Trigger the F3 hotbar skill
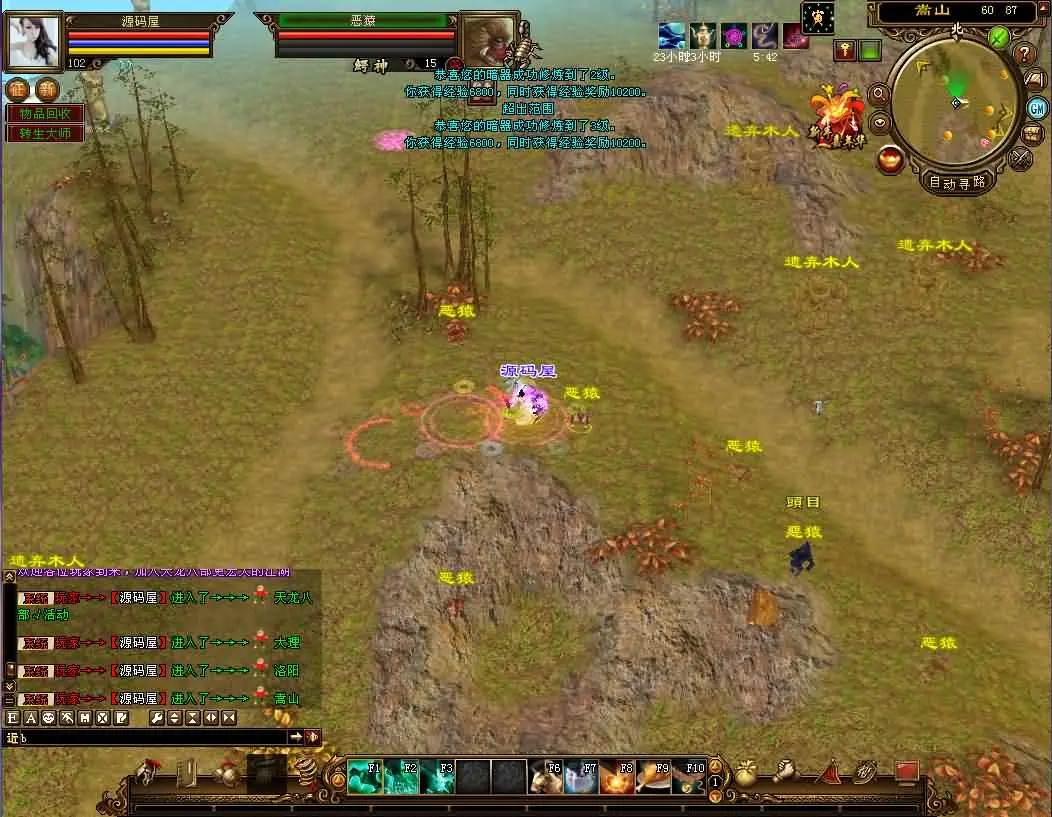 pos(437,776)
